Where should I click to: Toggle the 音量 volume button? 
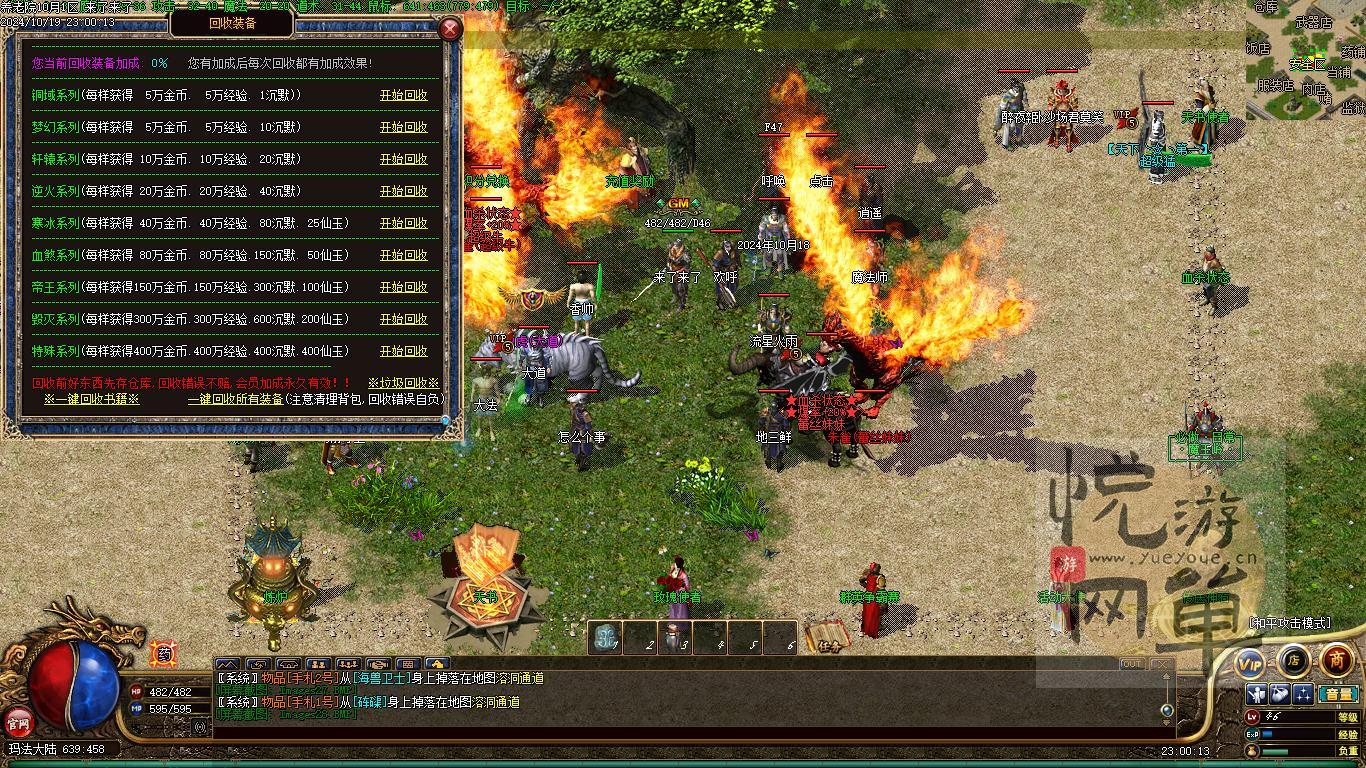1337,694
